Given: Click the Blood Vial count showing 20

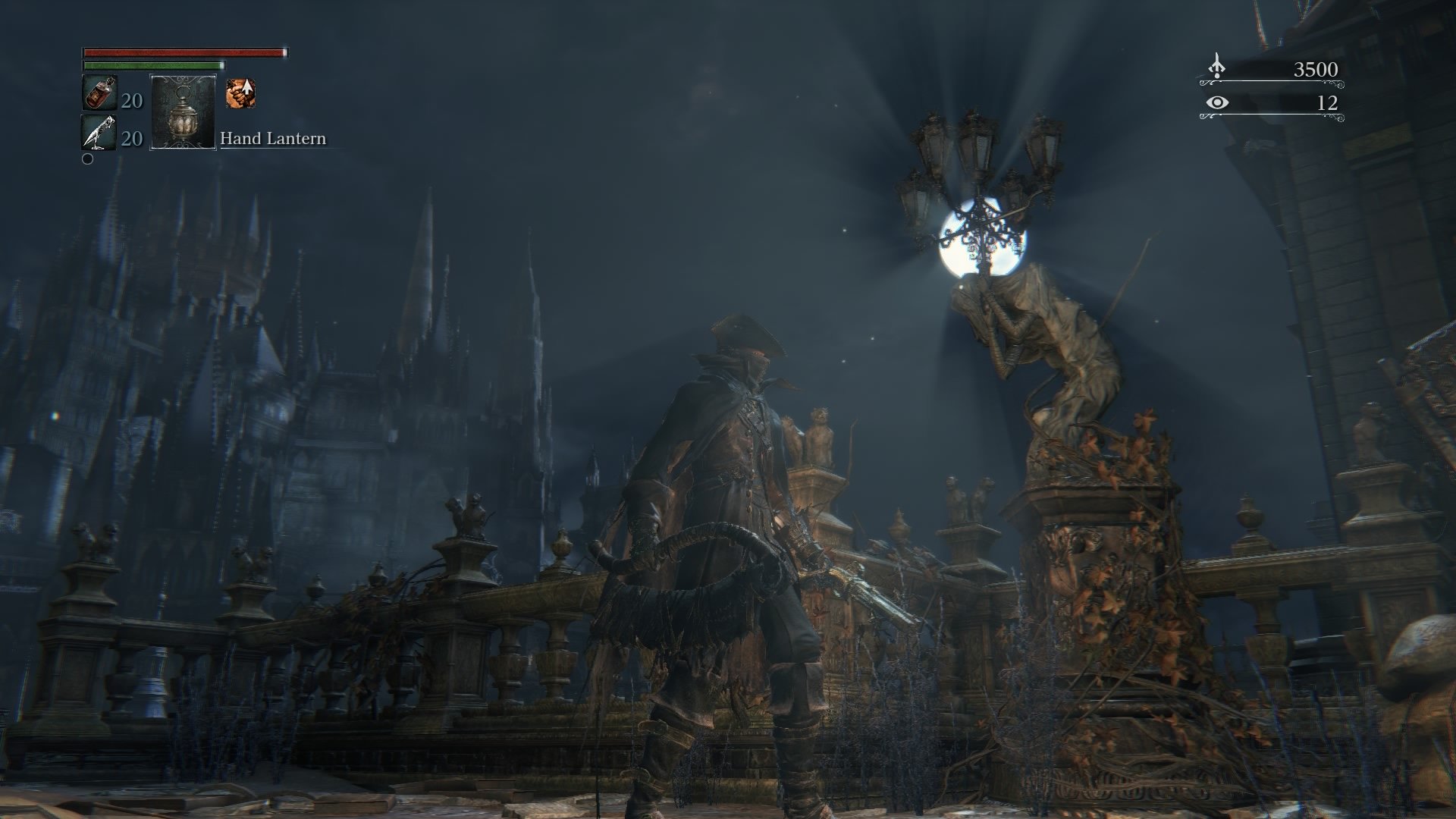Looking at the screenshot, I should (131, 99).
